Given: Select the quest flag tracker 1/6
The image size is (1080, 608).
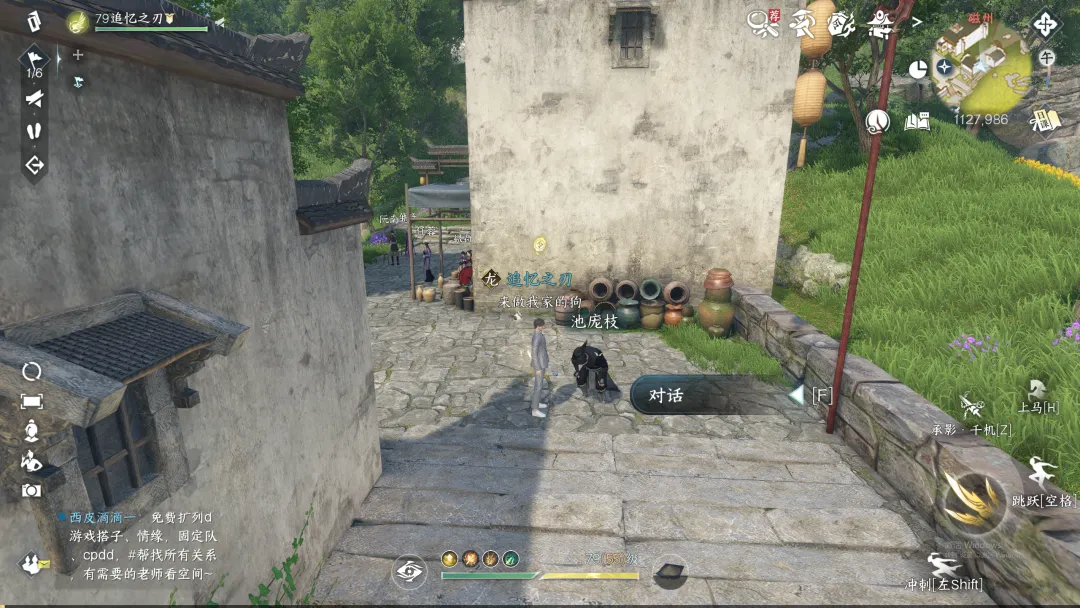Looking at the screenshot, I should (x=34, y=60).
